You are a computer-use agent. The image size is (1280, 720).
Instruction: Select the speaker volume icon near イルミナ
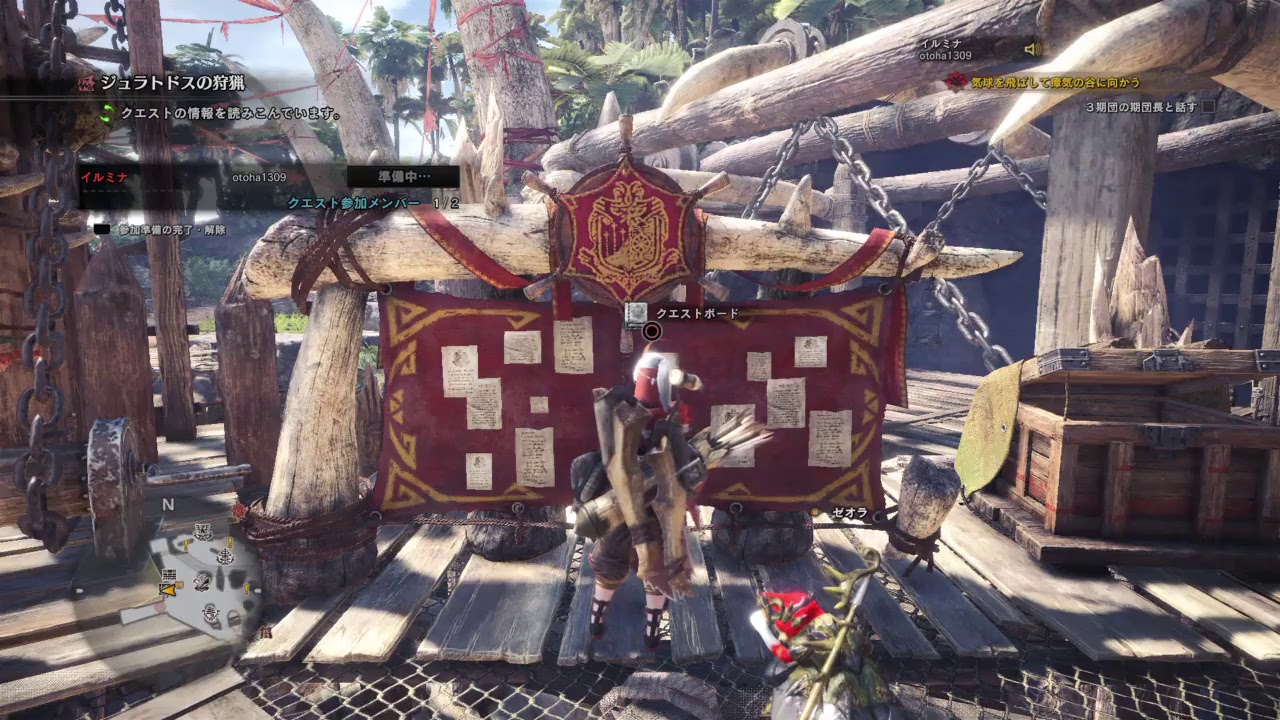coord(1032,49)
